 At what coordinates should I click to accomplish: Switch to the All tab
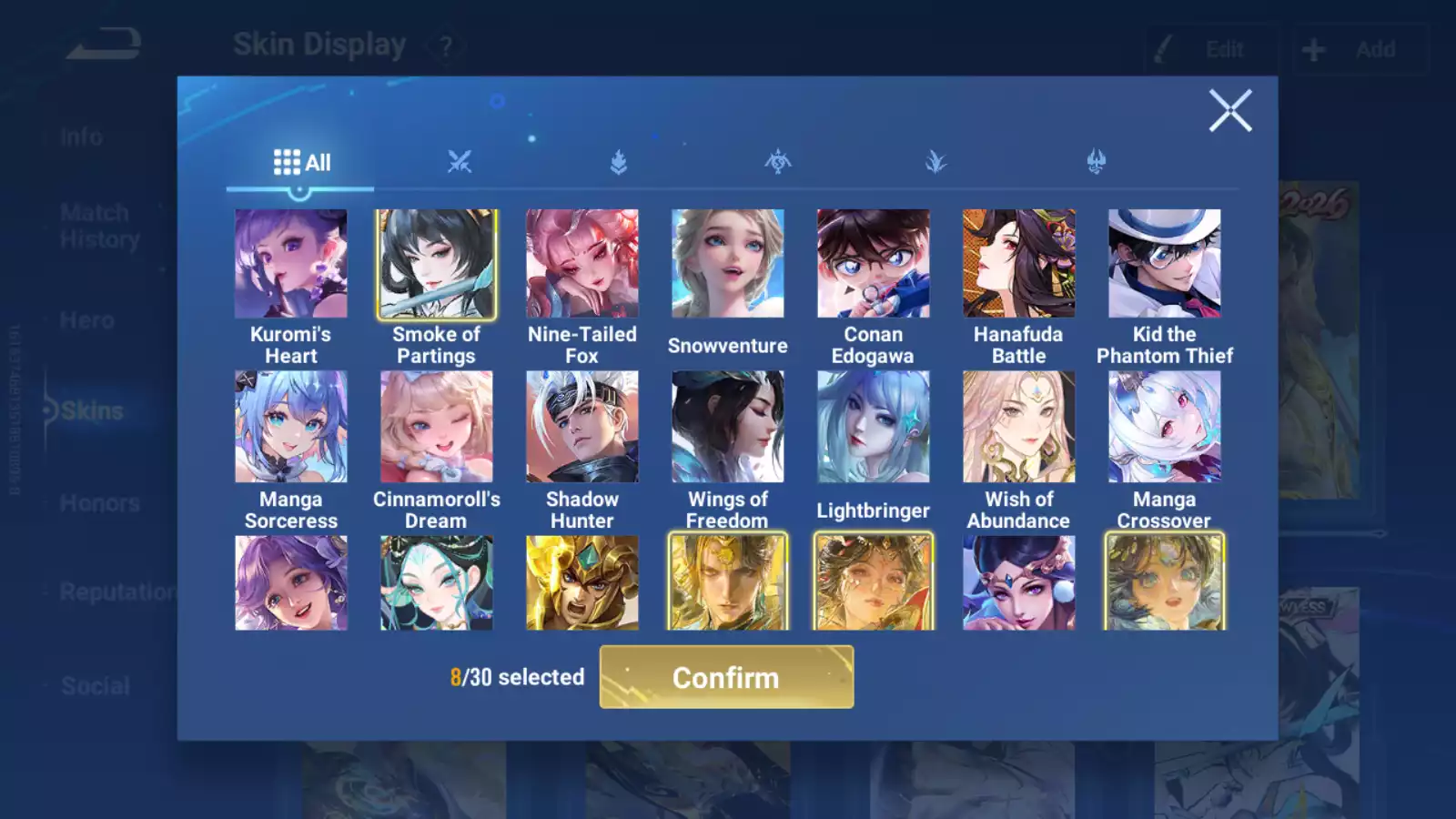[300, 162]
